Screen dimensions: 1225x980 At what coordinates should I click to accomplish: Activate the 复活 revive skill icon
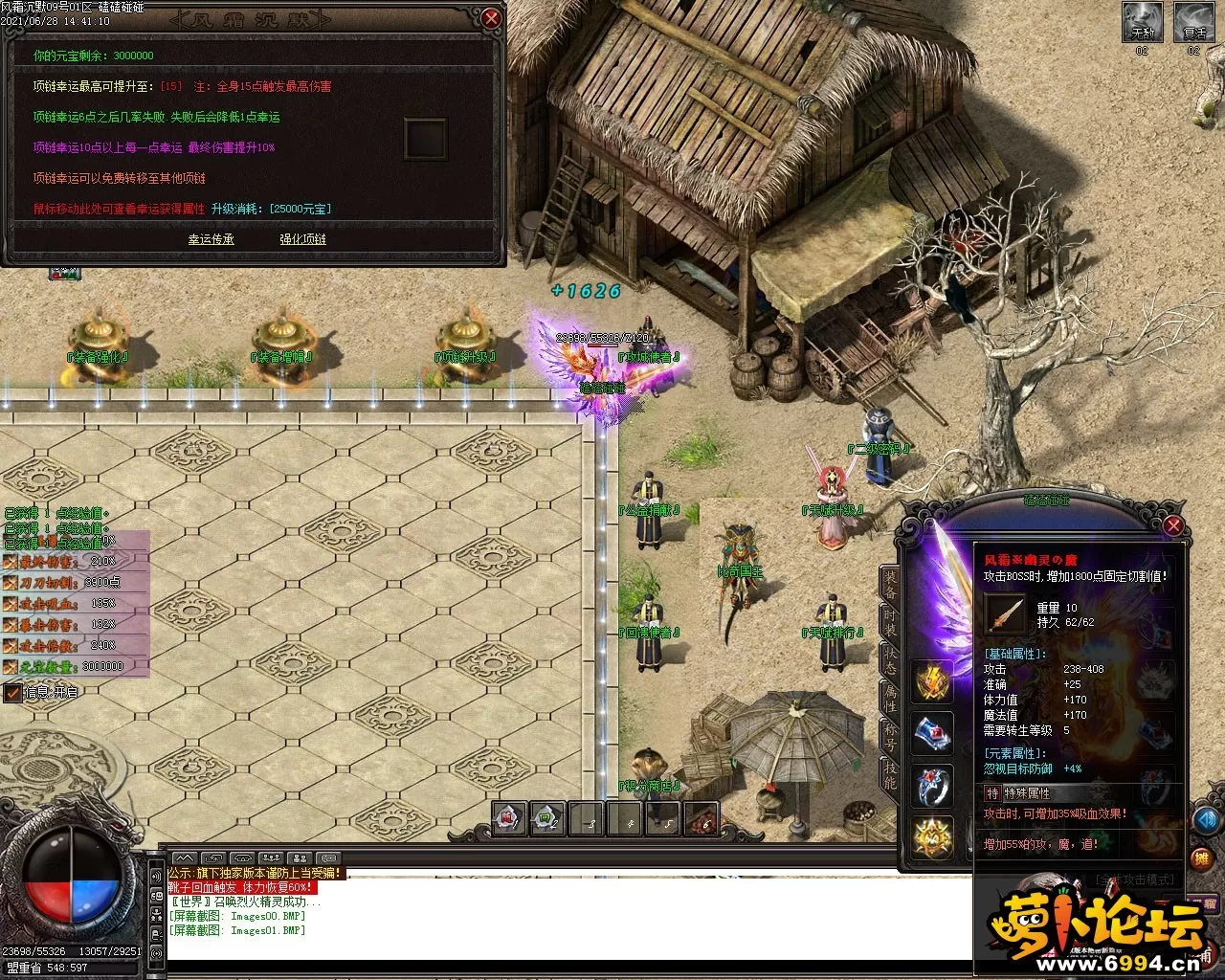1194,23
